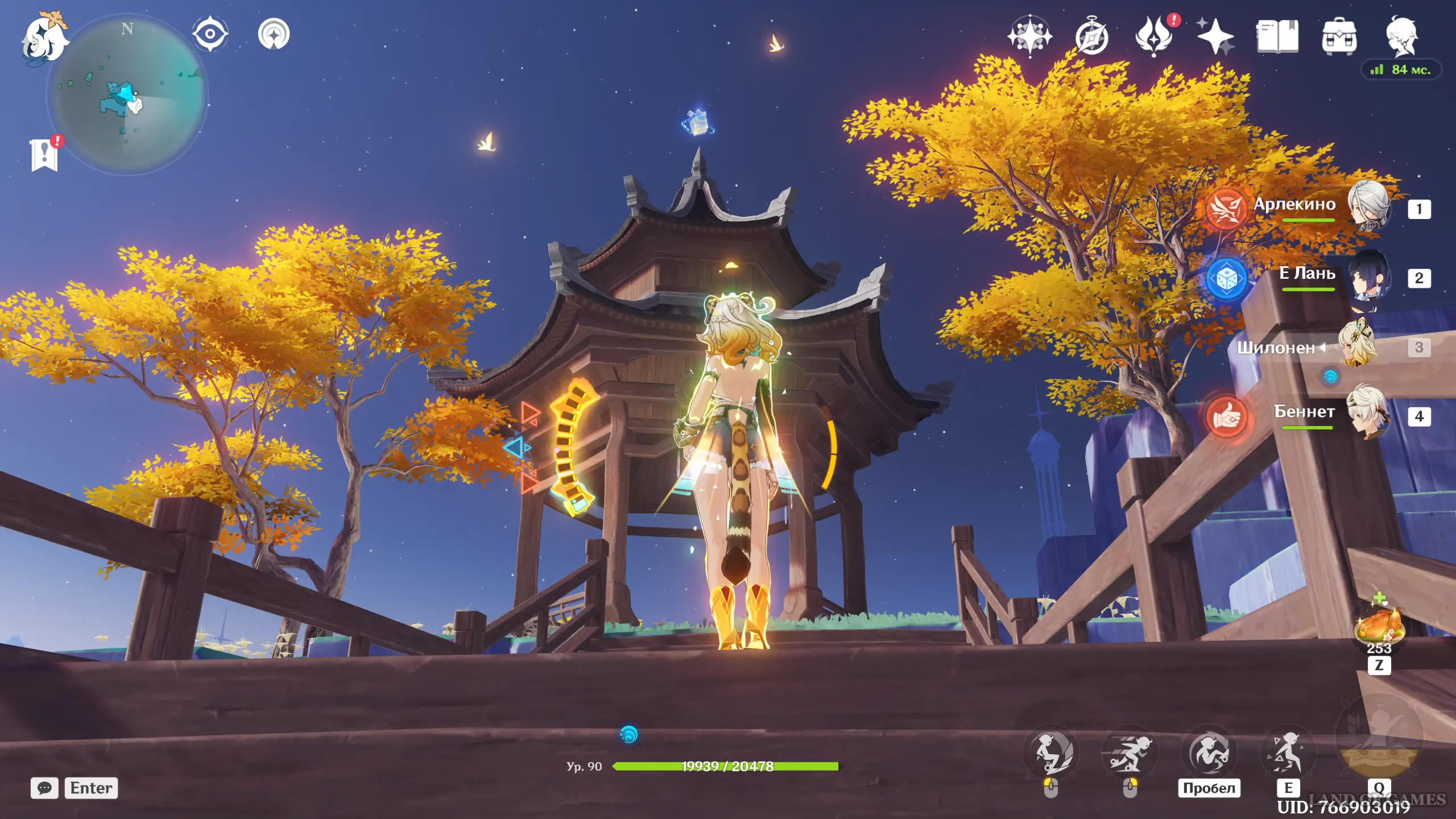The height and width of the screenshot is (819, 1456).
Task: Open the Paimon menu
Action: 44,38
